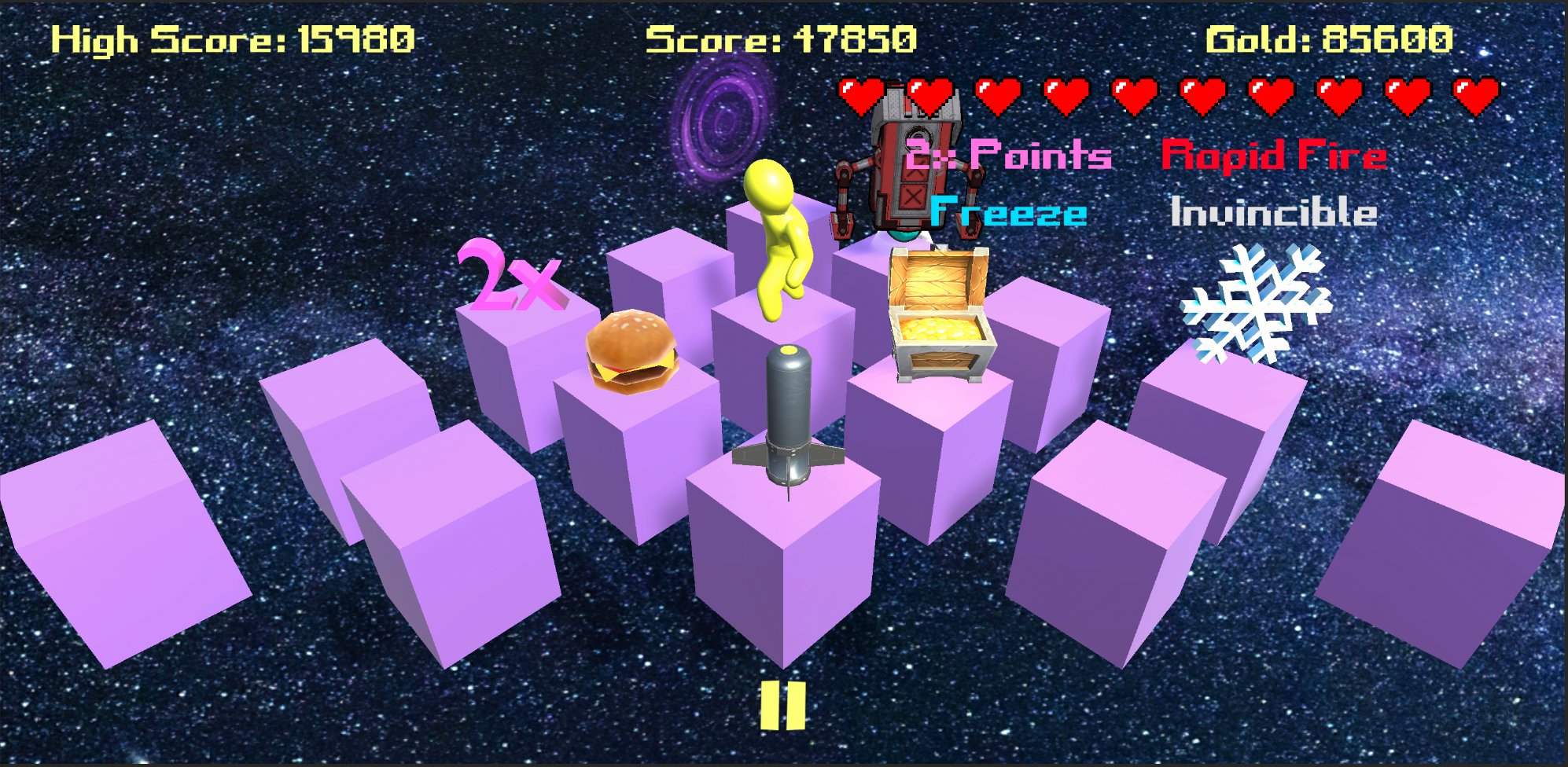Enable Rapid Fire mode
Image resolution: width=1568 pixels, height=767 pixels.
pyautogui.click(x=1274, y=154)
